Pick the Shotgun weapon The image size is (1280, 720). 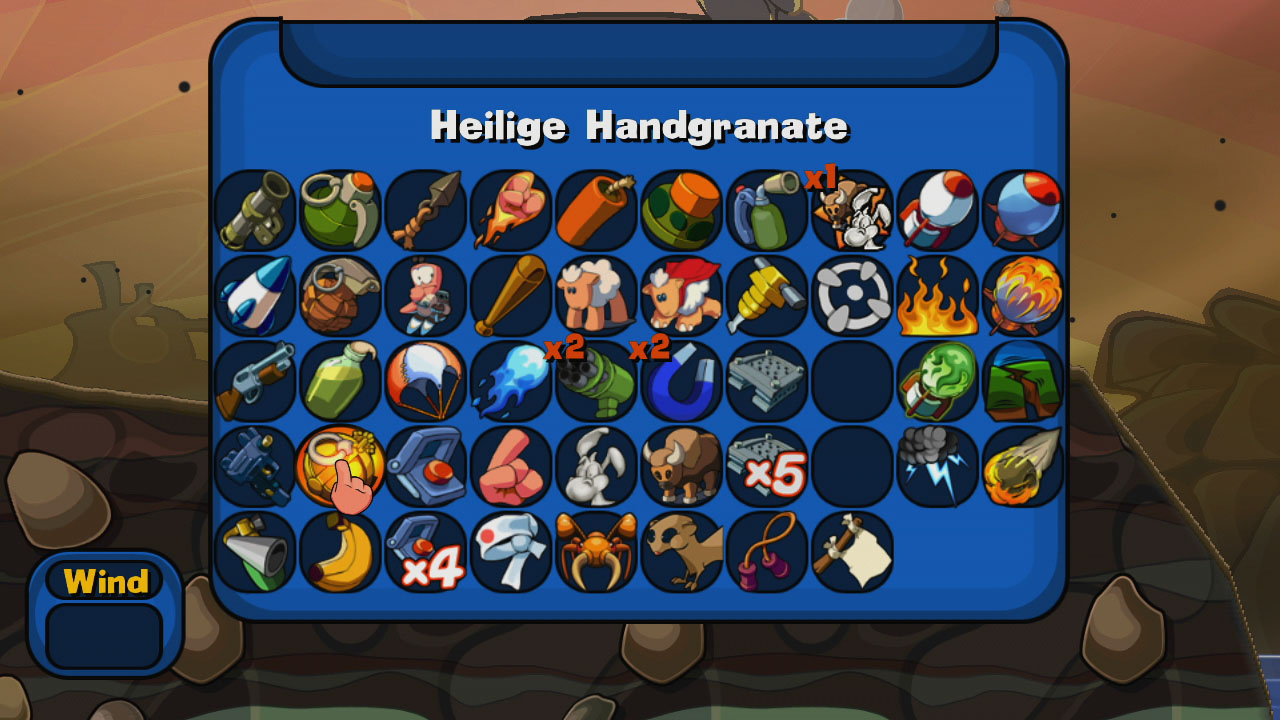(252, 380)
